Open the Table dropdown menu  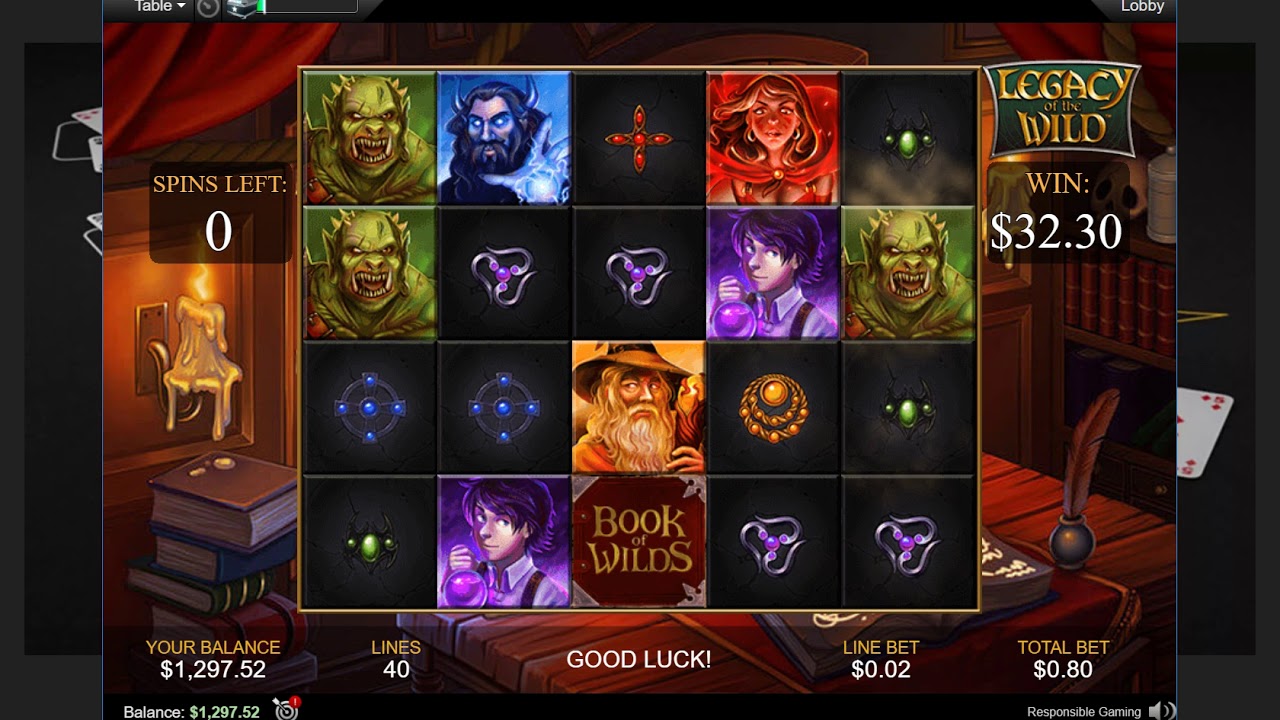pyautogui.click(x=160, y=7)
